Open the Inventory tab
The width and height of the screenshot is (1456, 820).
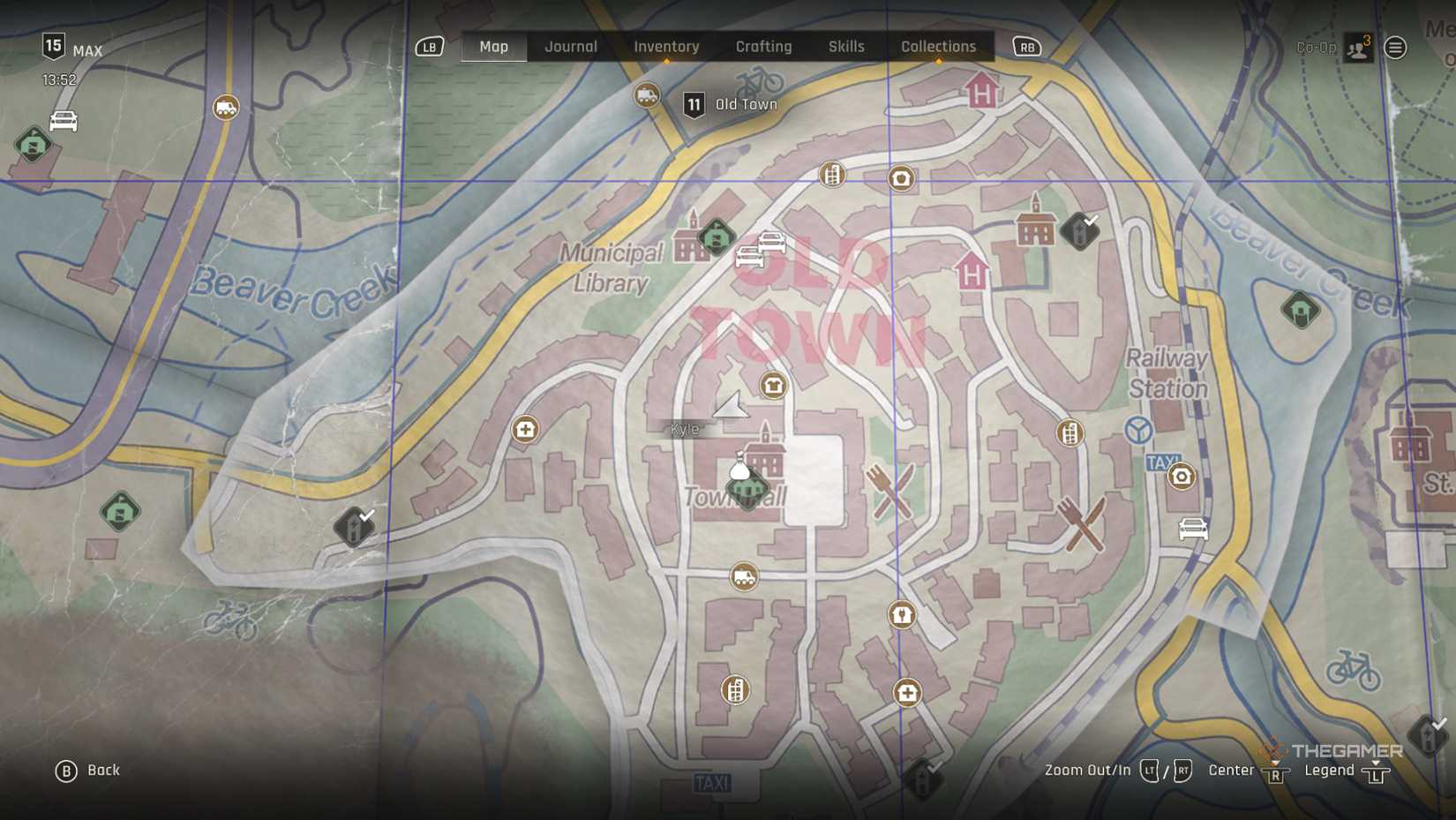point(666,47)
